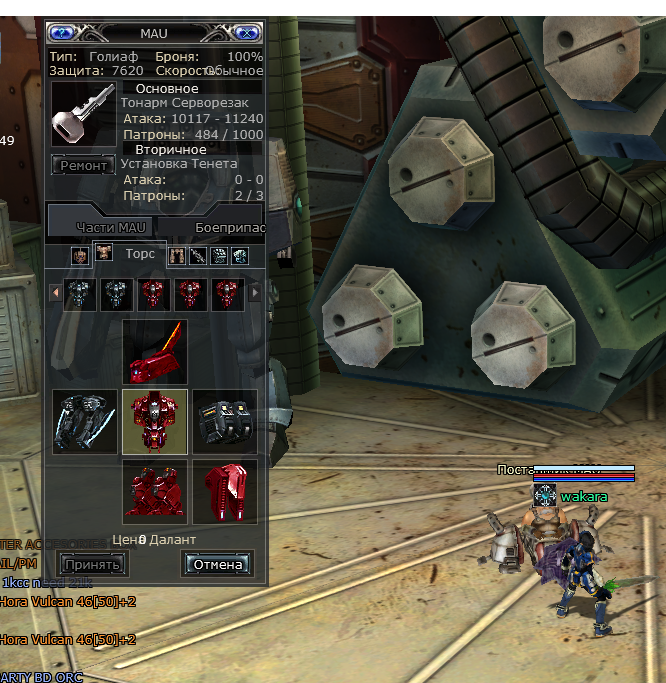
Task: Open the Боеприпасы (ammo) tab
Action: click(230, 227)
